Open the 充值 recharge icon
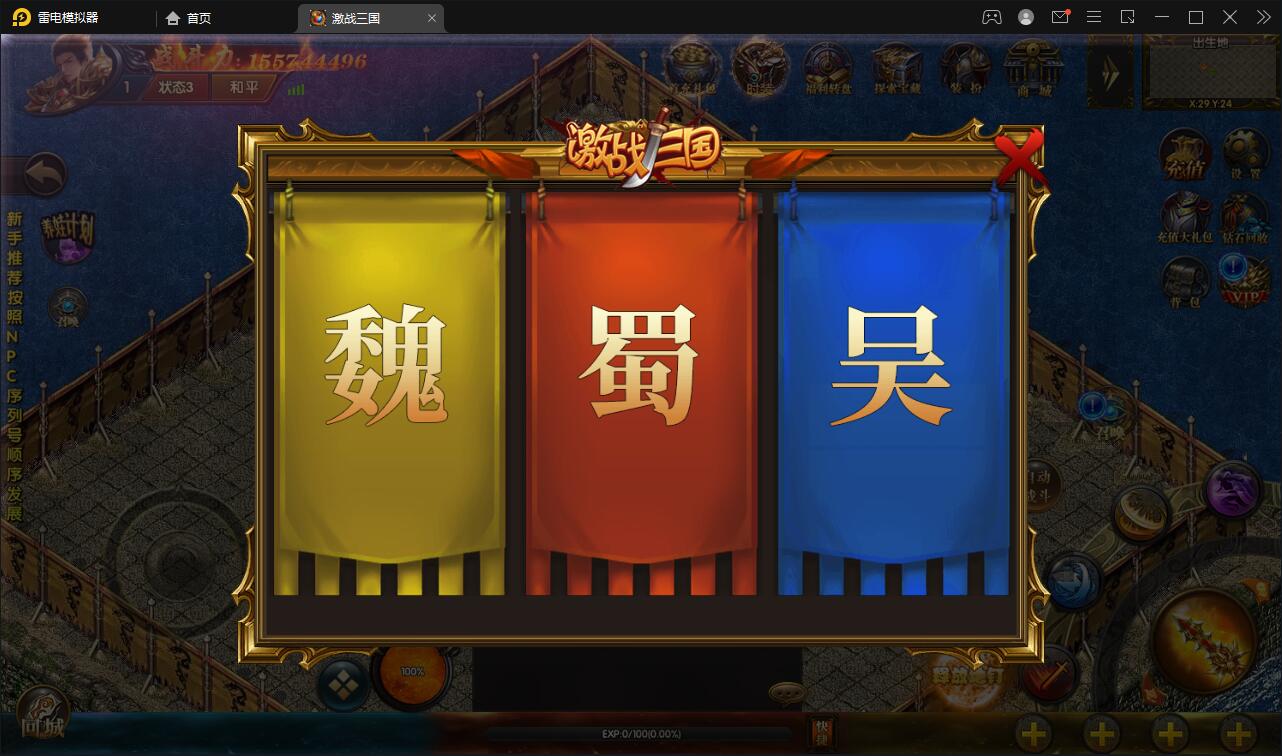Screen dimensions: 1282x756 1185,153
